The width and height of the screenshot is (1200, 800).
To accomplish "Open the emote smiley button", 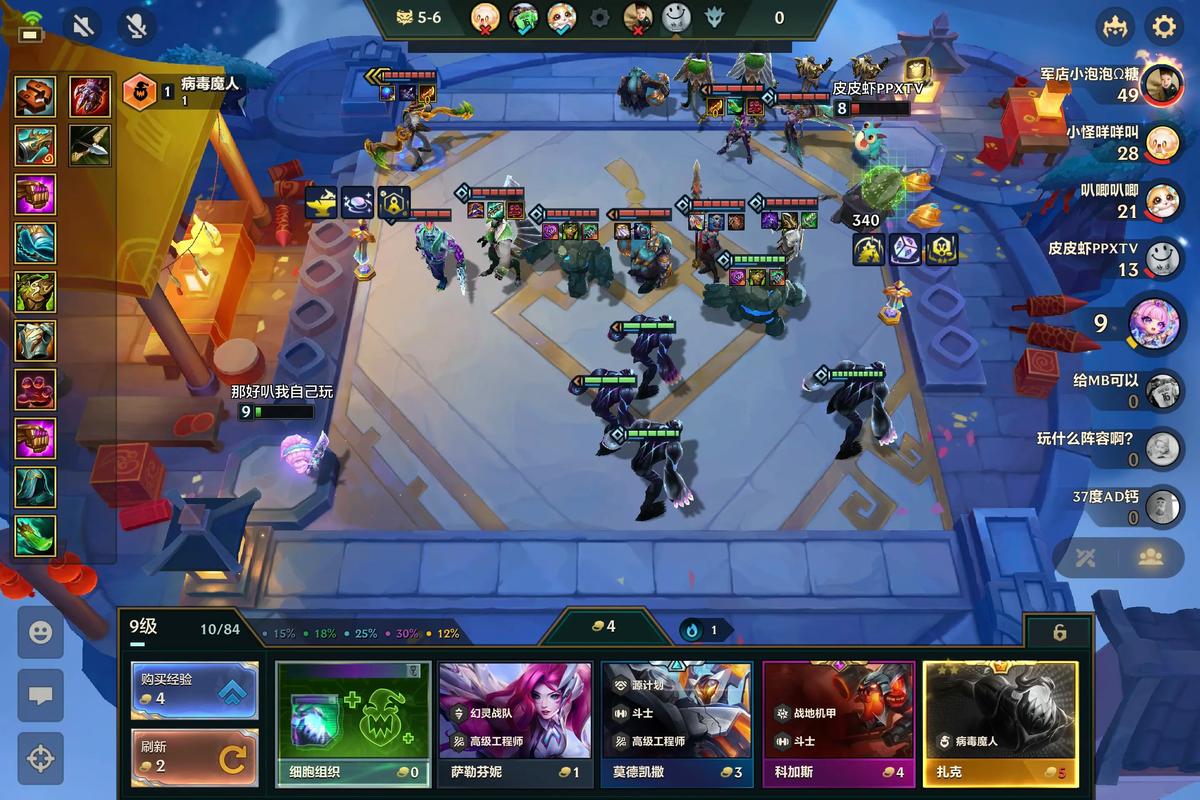I will click(x=40, y=632).
